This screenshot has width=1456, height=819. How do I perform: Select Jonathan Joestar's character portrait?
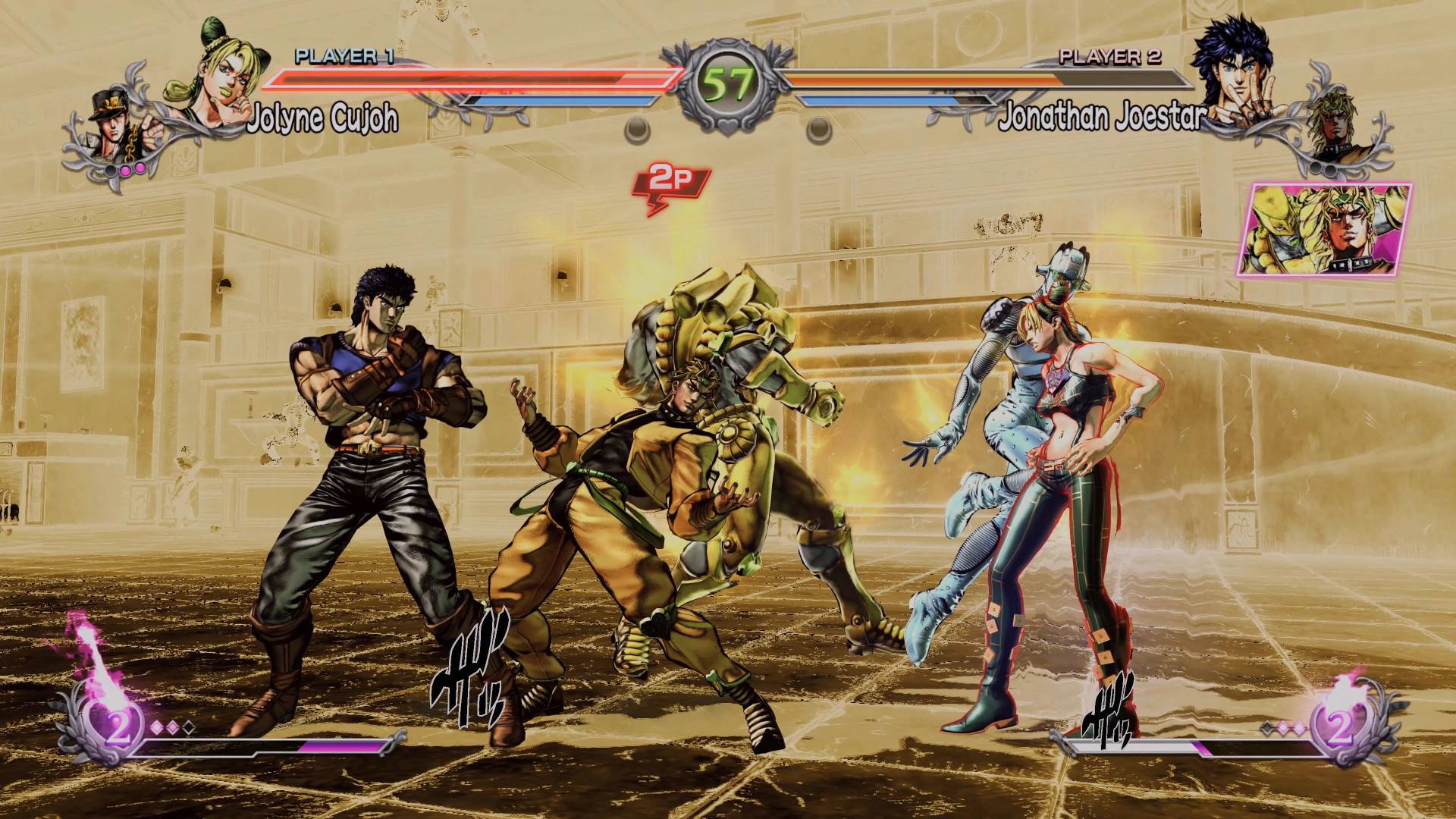pyautogui.click(x=1235, y=70)
